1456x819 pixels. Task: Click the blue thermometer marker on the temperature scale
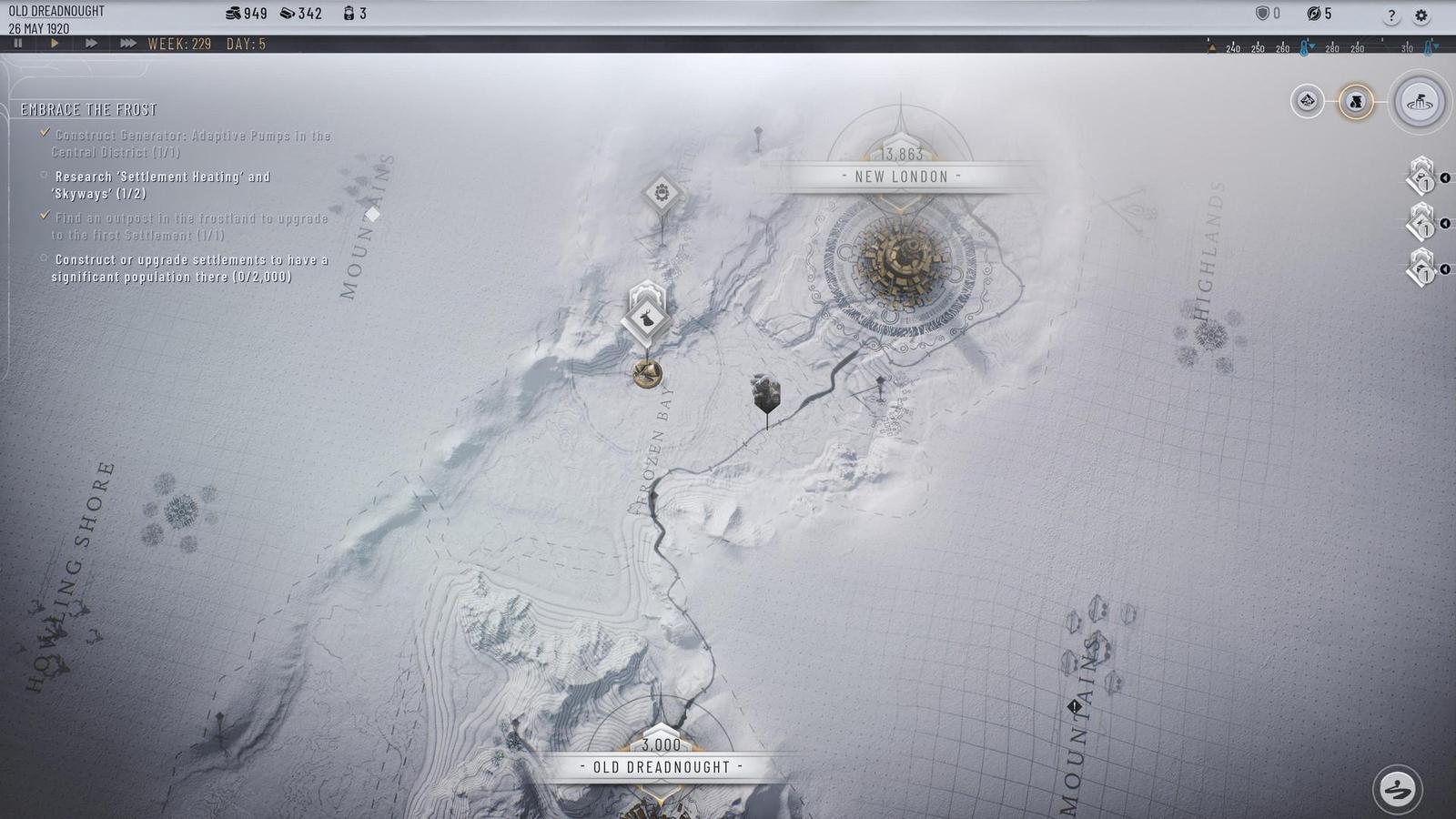point(1304,47)
